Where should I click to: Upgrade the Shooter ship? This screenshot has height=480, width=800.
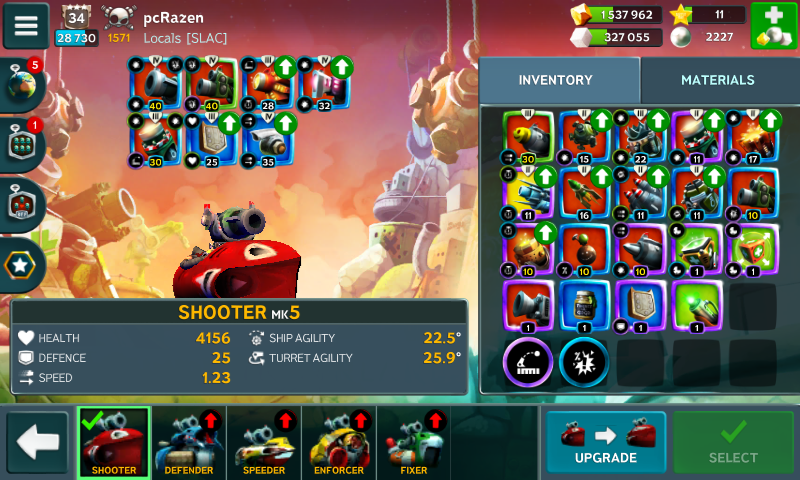tap(605, 442)
